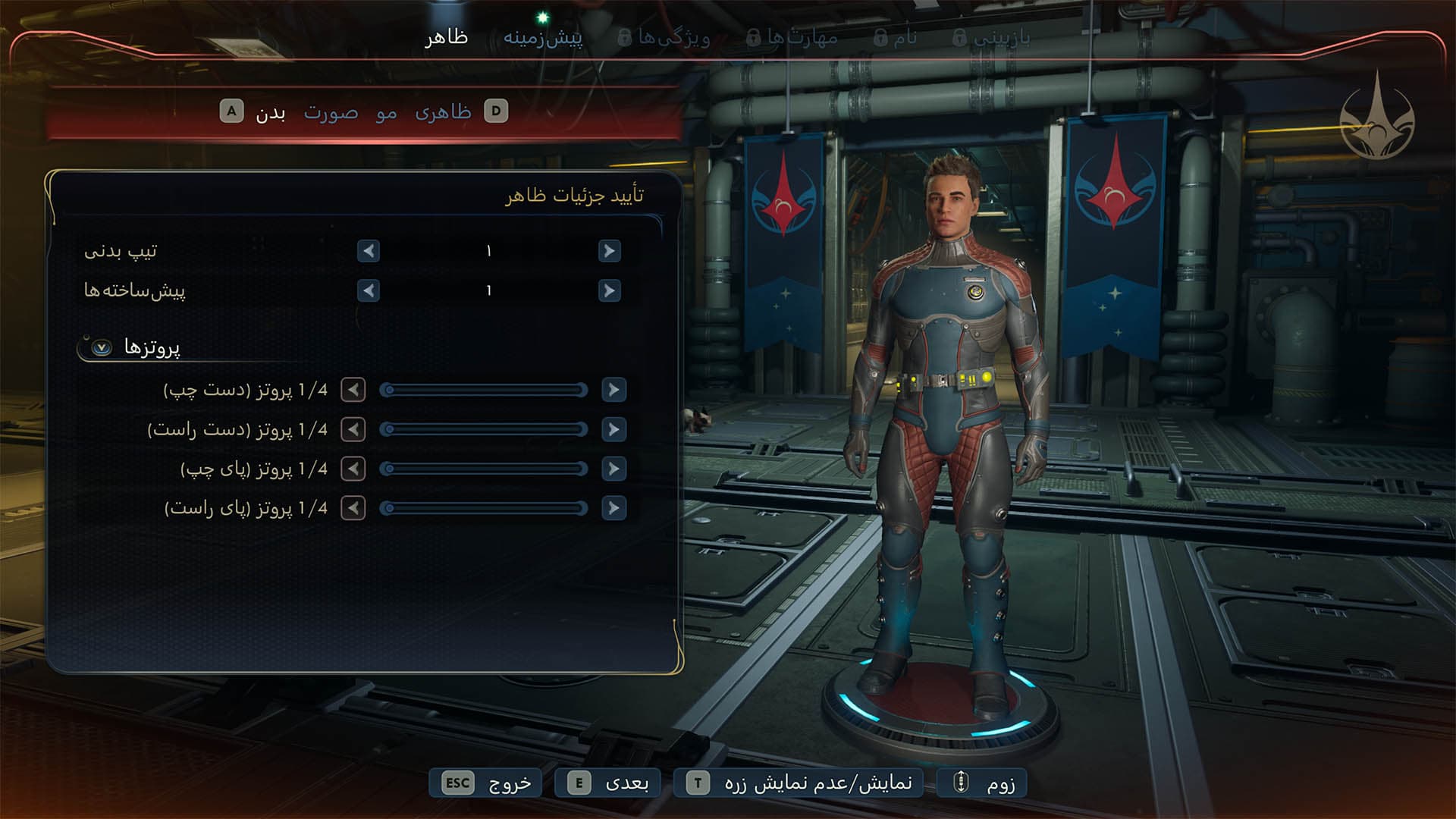The width and height of the screenshot is (1456, 819).
Task: Decrease تیپ بدنی with the left arrow
Action: (369, 251)
